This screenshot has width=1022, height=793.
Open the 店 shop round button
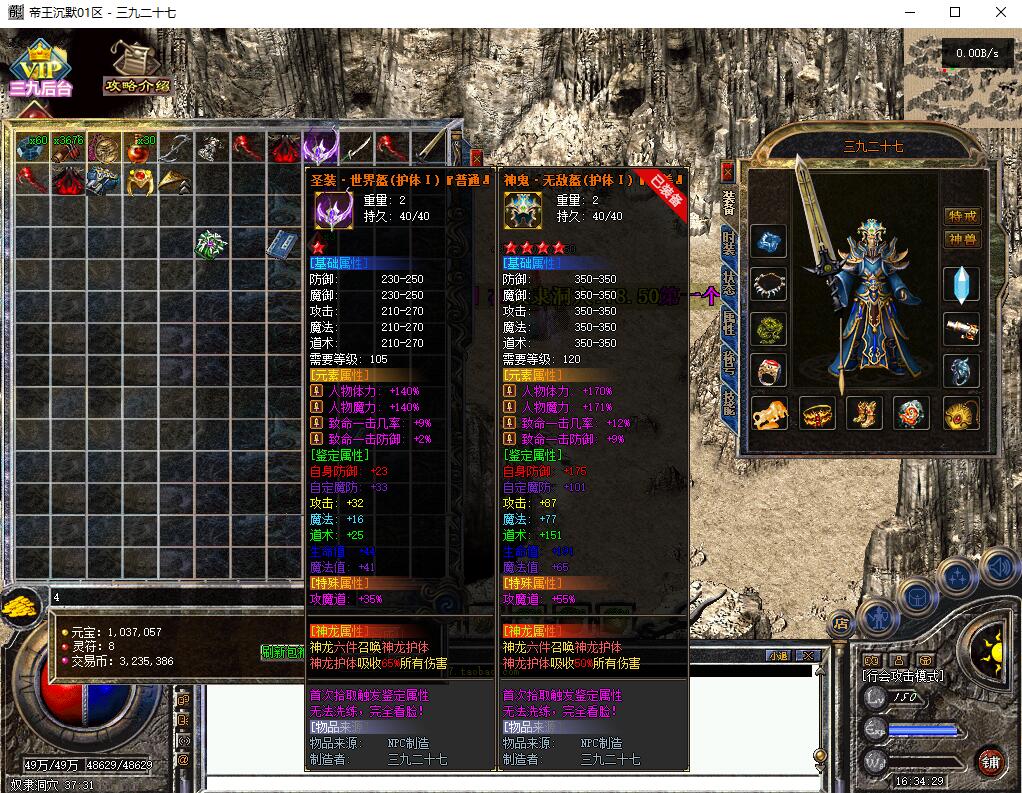pyautogui.click(x=841, y=622)
